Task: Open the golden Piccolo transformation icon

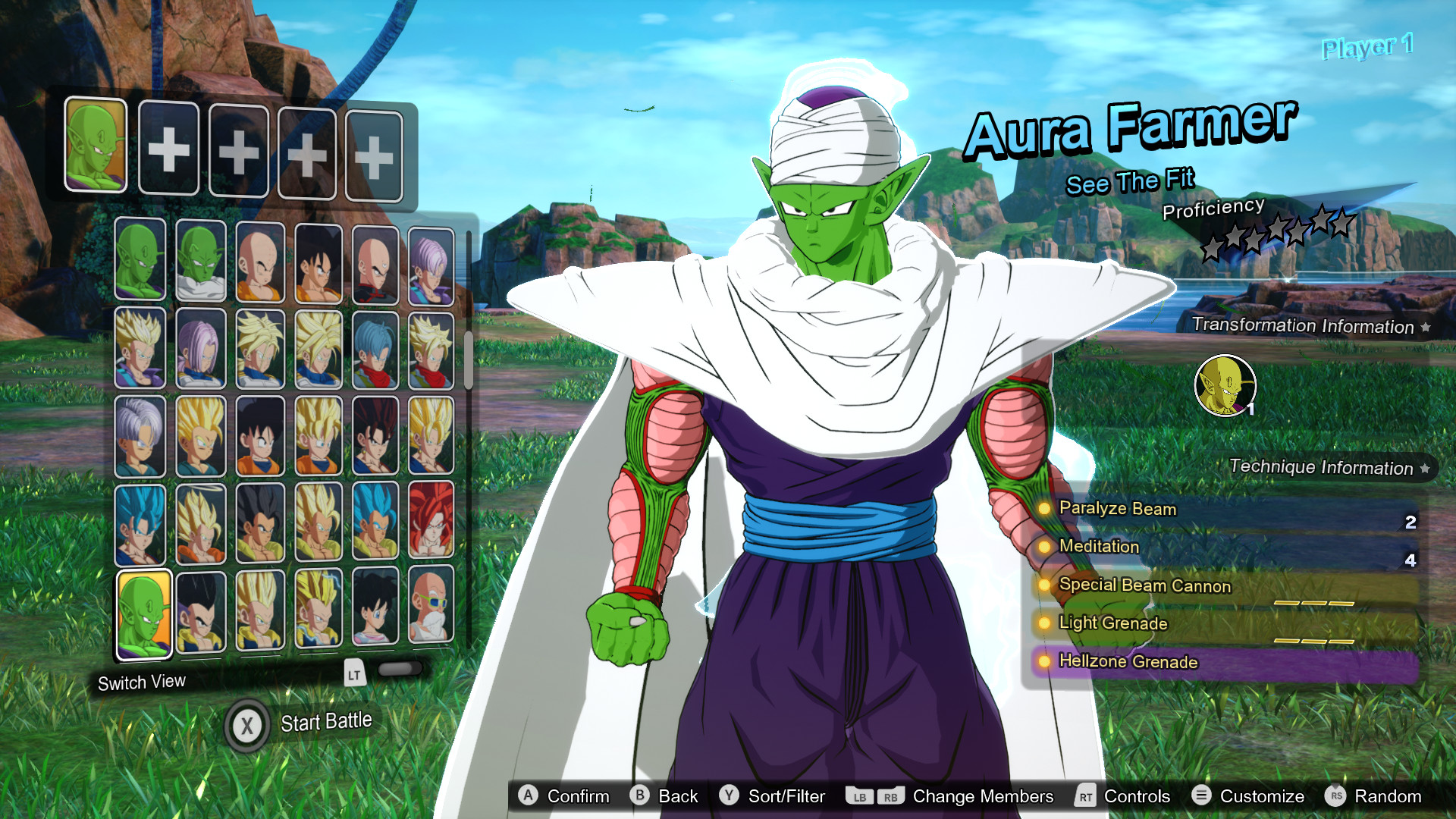Action: coord(1225,386)
